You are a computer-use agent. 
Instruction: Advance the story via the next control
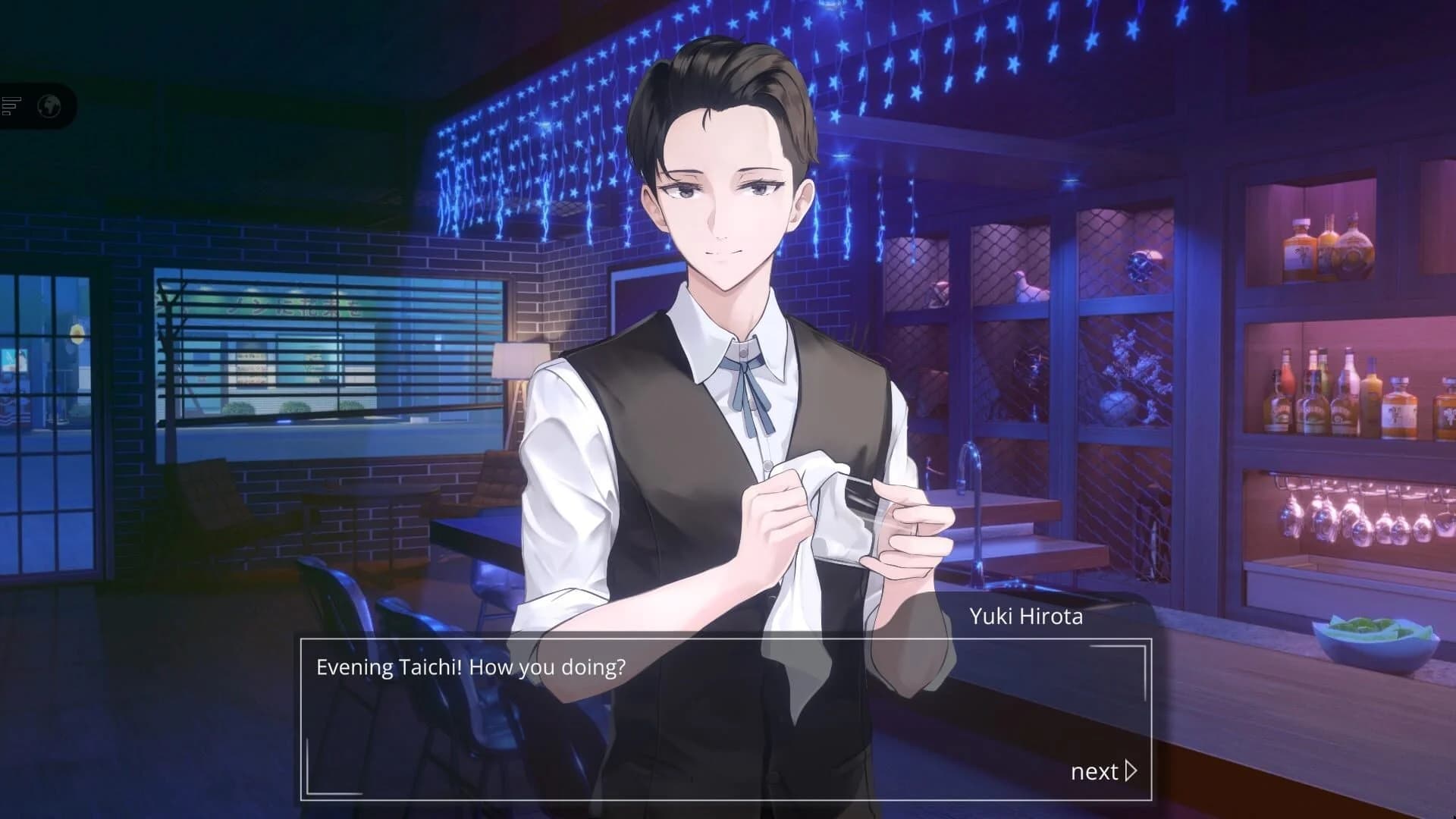(x=1100, y=770)
